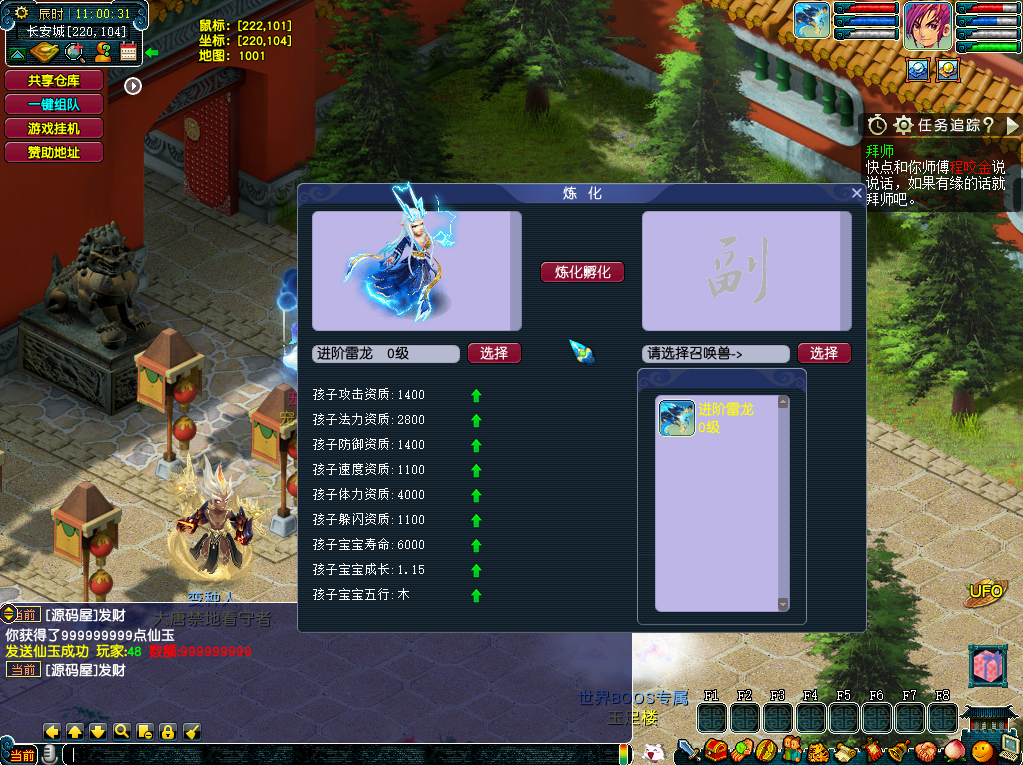Select the blue dragon pet portrait
Viewport: 1023px width, 765px height.
pos(812,21)
